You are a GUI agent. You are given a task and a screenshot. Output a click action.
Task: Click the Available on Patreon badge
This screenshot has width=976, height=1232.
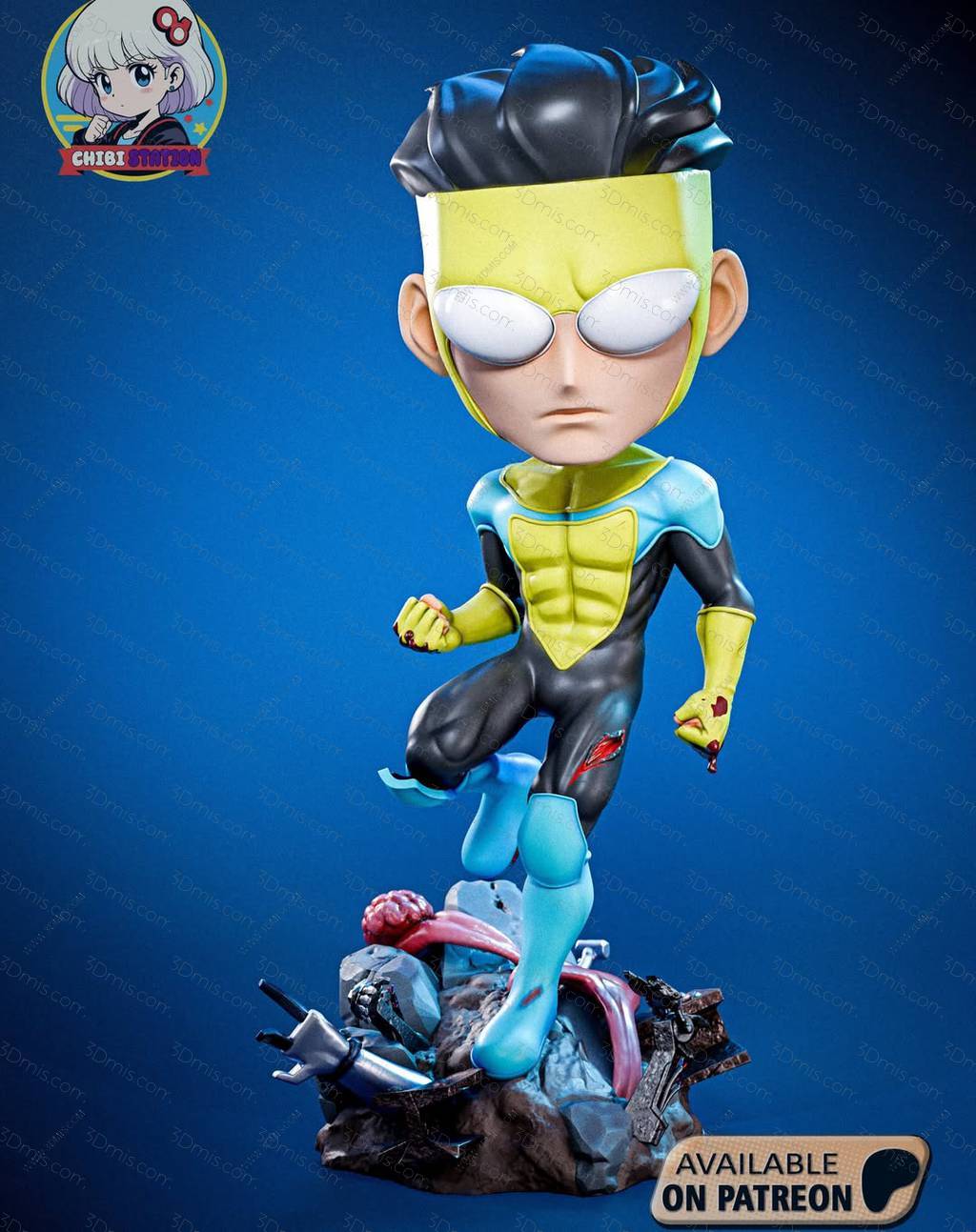coord(789,1180)
